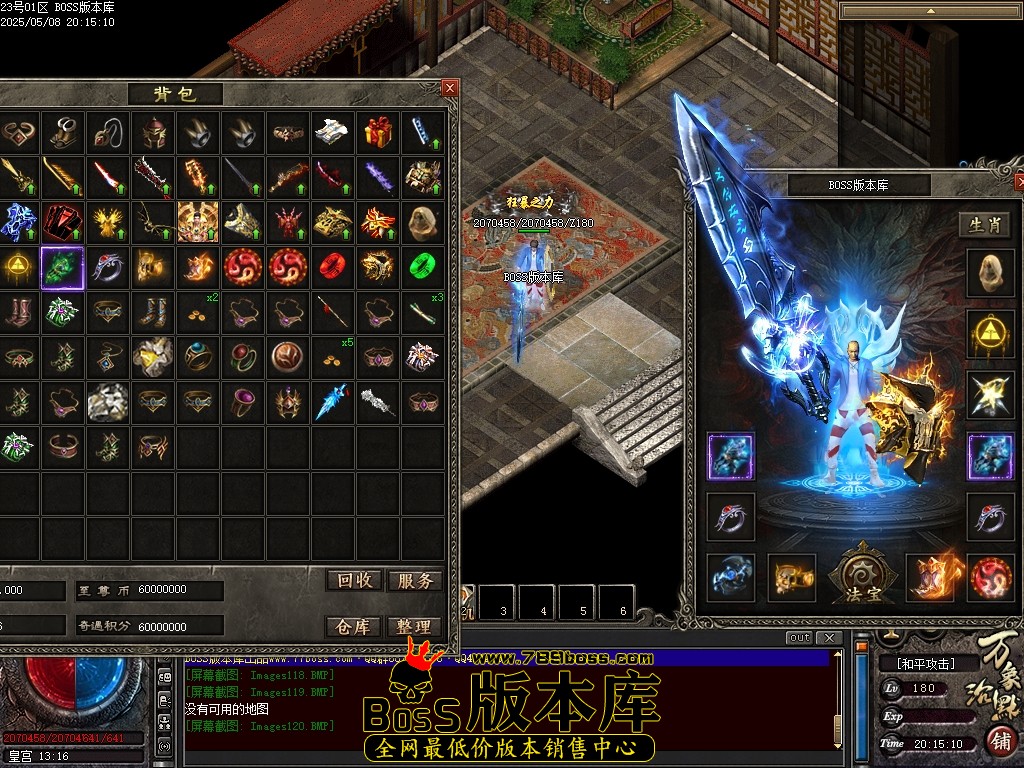Open the 服务 service button

[414, 581]
